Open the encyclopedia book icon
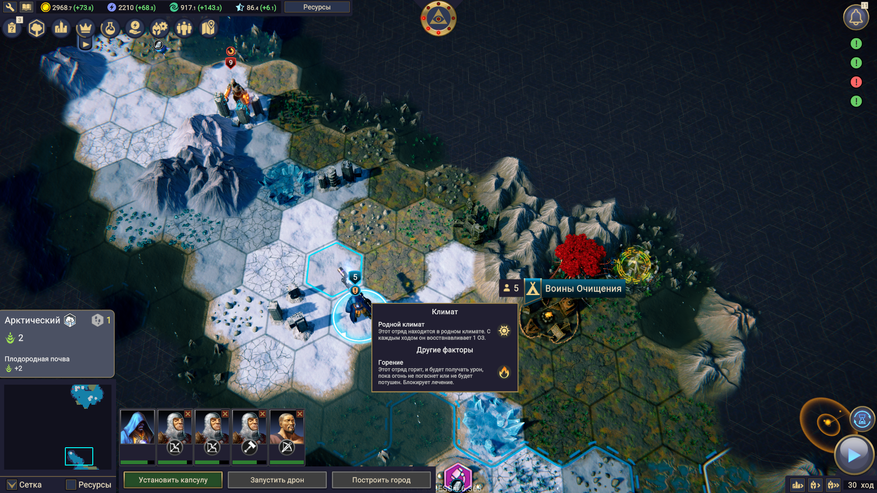Image resolution: width=877 pixels, height=493 pixels. tap(26, 7)
